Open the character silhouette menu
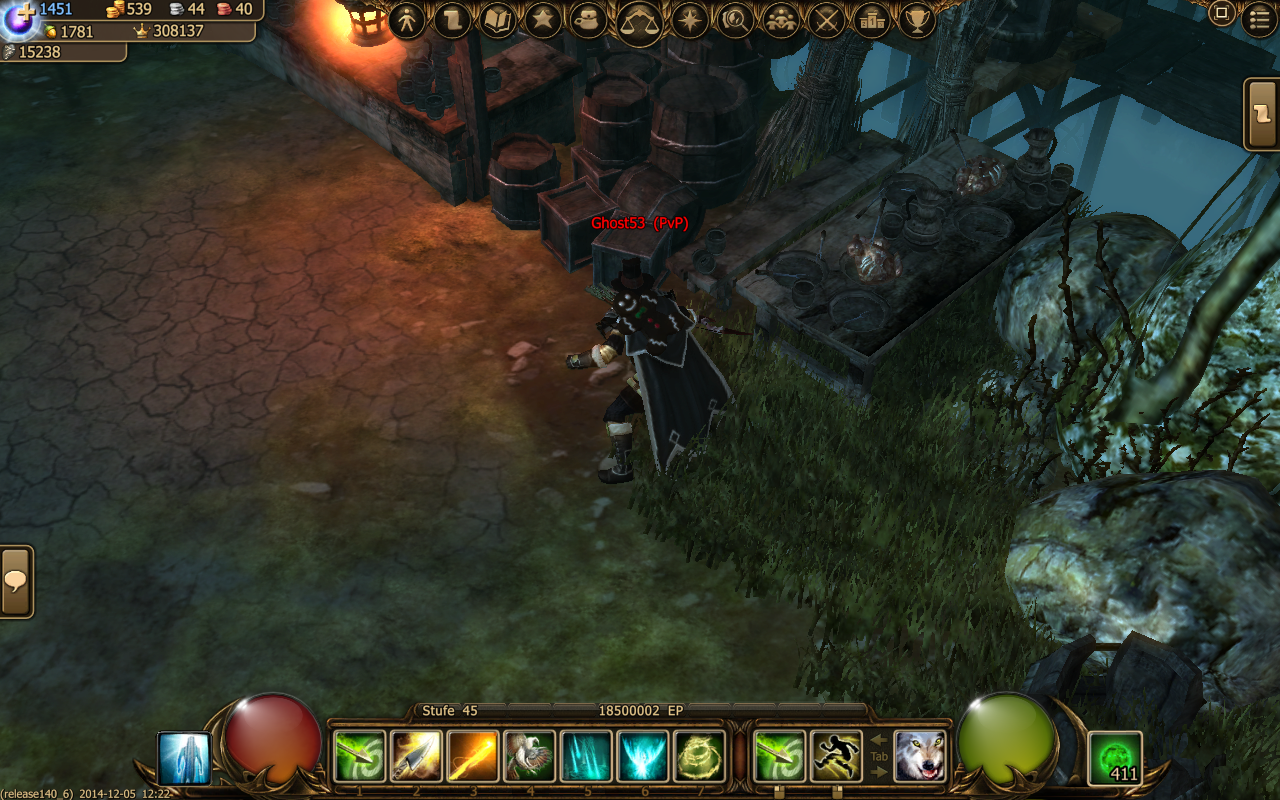 (x=407, y=19)
